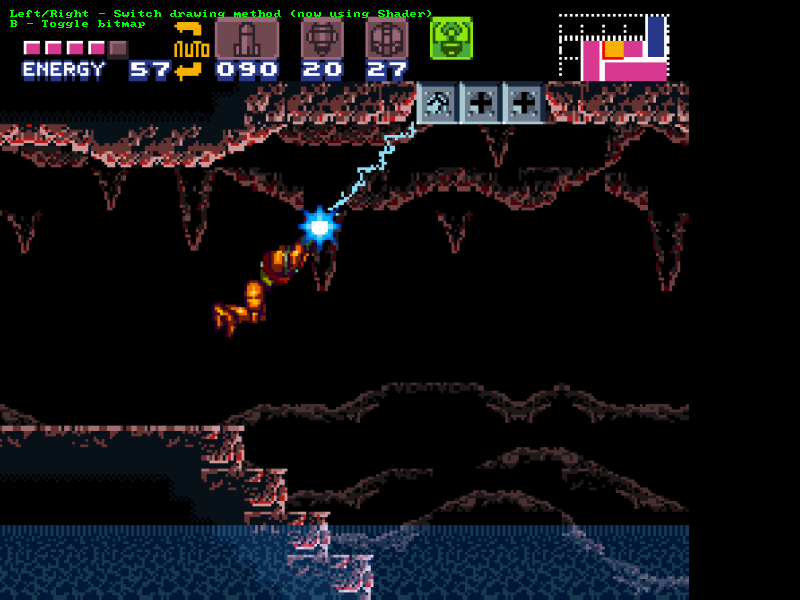Click the orange AUTO reserve tank indicator
This screenshot has width=800, height=600.
coord(190,49)
